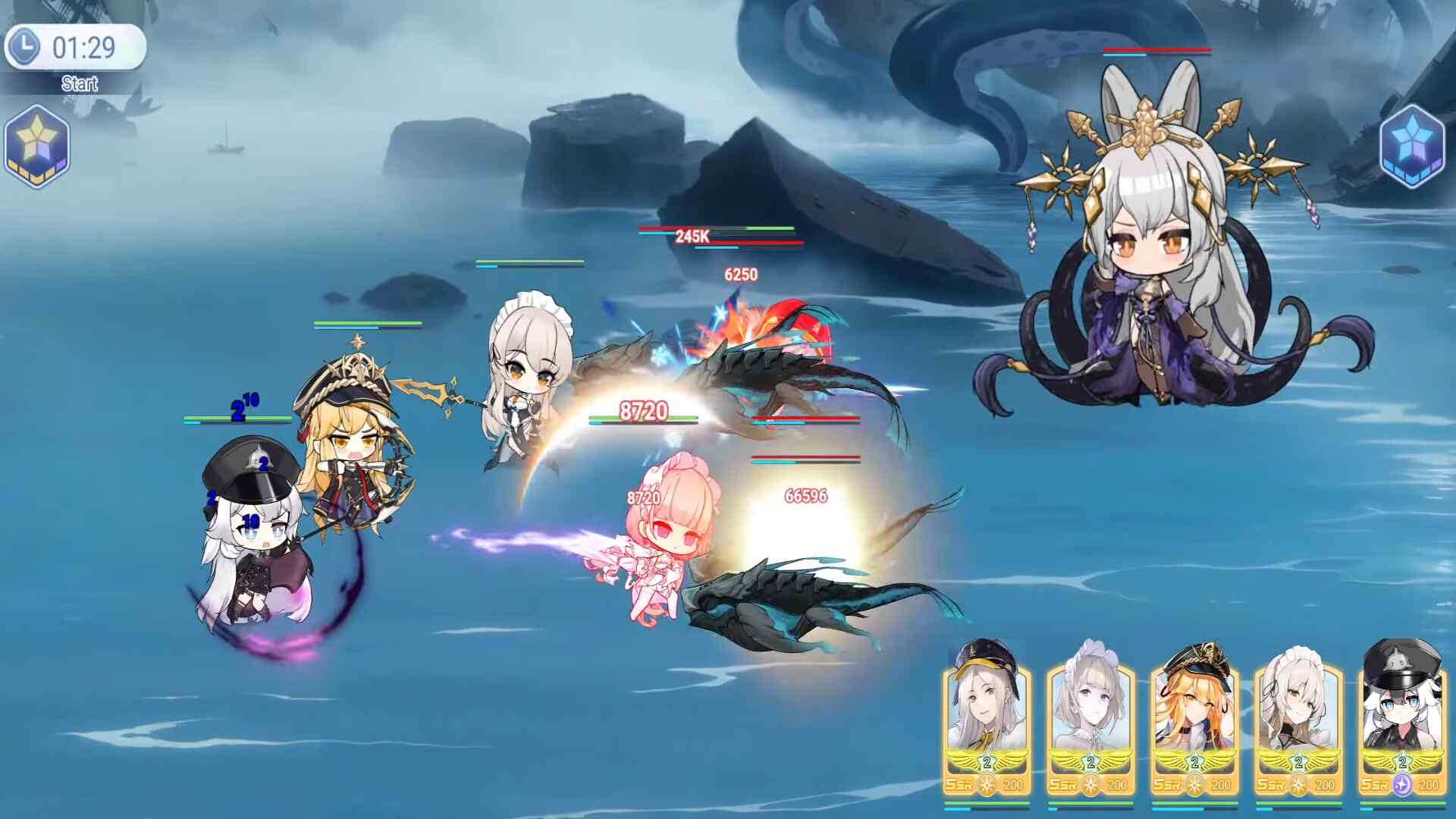
Task: Tap the green HP bar under the maid card
Action: [1298, 802]
